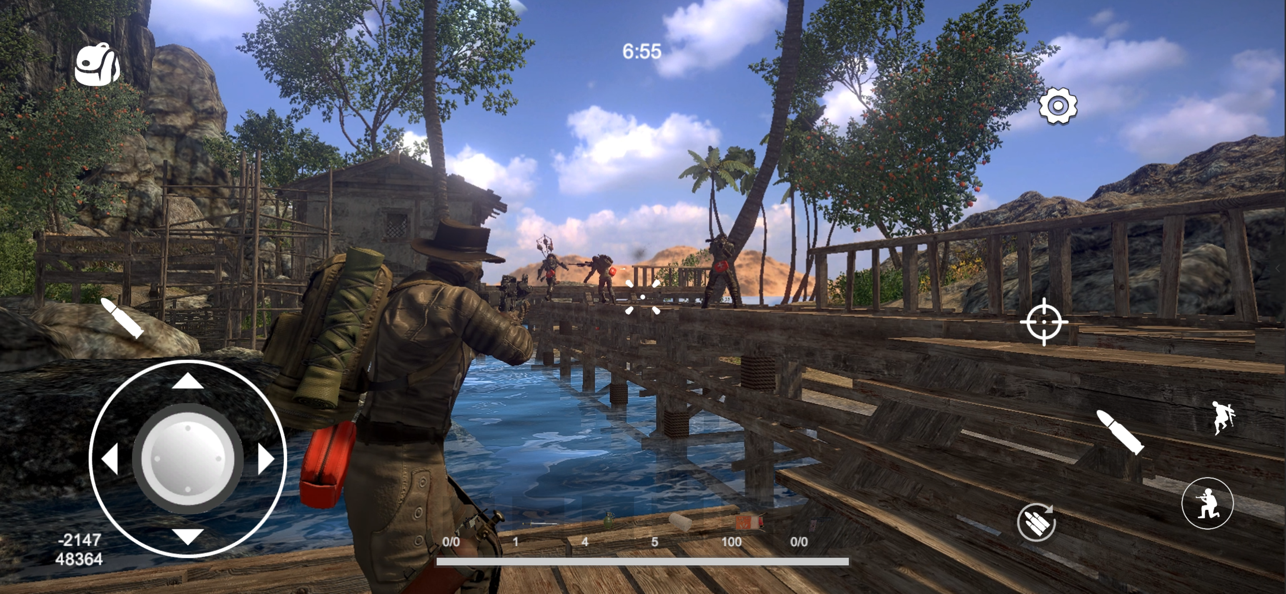1286x594 pixels.
Task: Fire with the bullet button above reload
Action: coord(1119,431)
